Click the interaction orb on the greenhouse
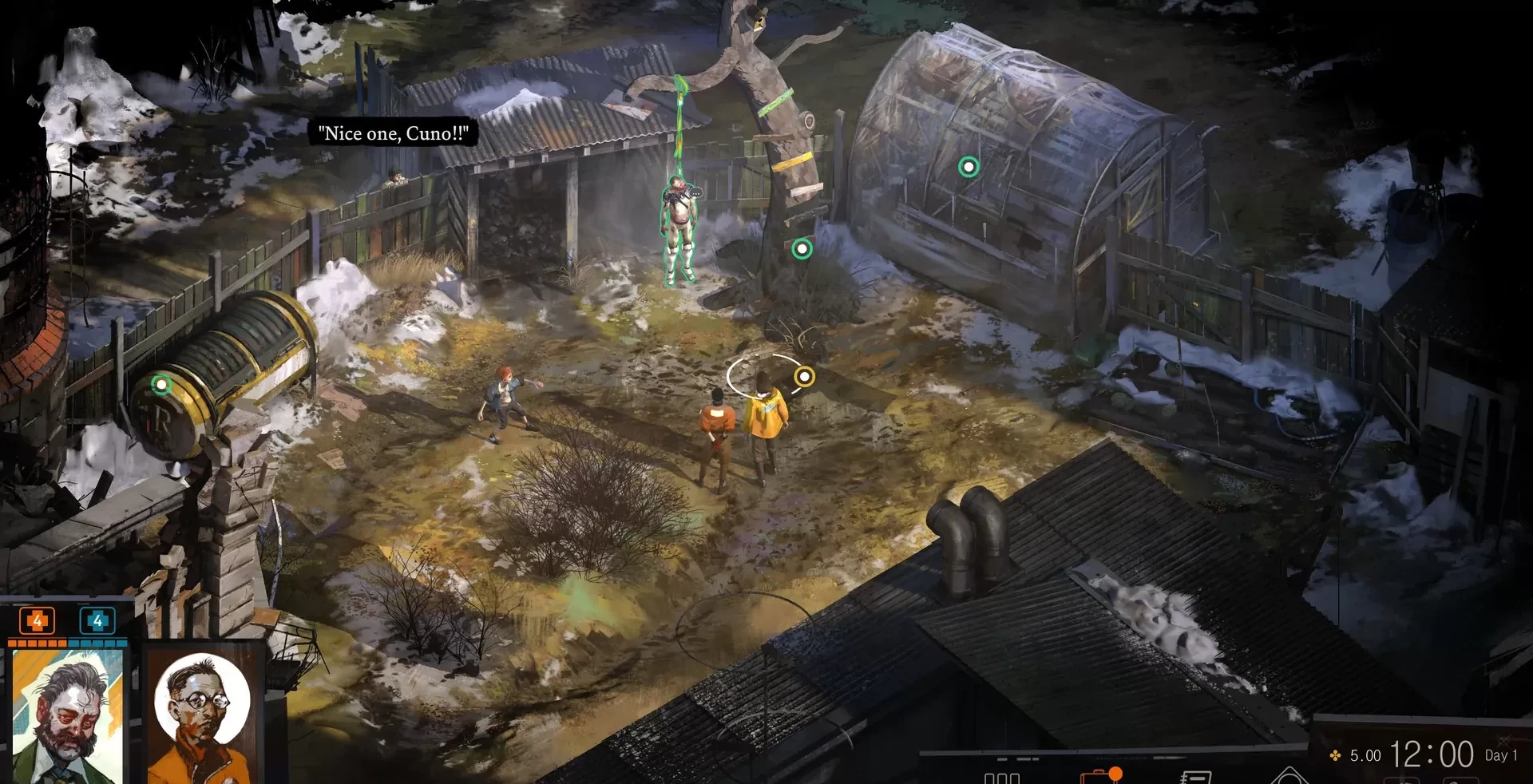 (x=969, y=167)
